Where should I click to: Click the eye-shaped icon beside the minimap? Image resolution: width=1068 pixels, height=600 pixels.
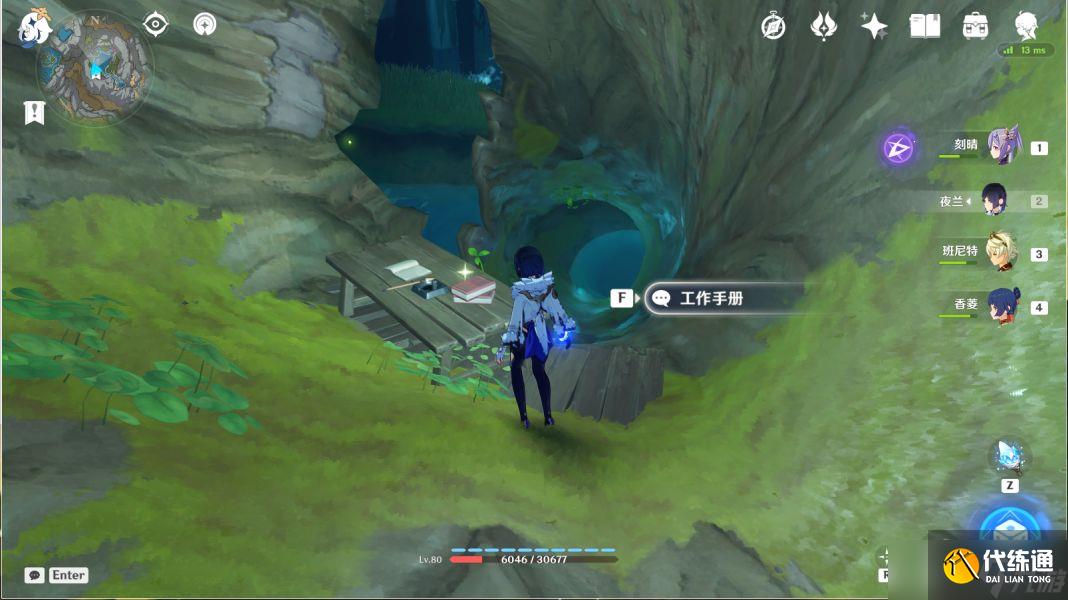click(x=155, y=24)
